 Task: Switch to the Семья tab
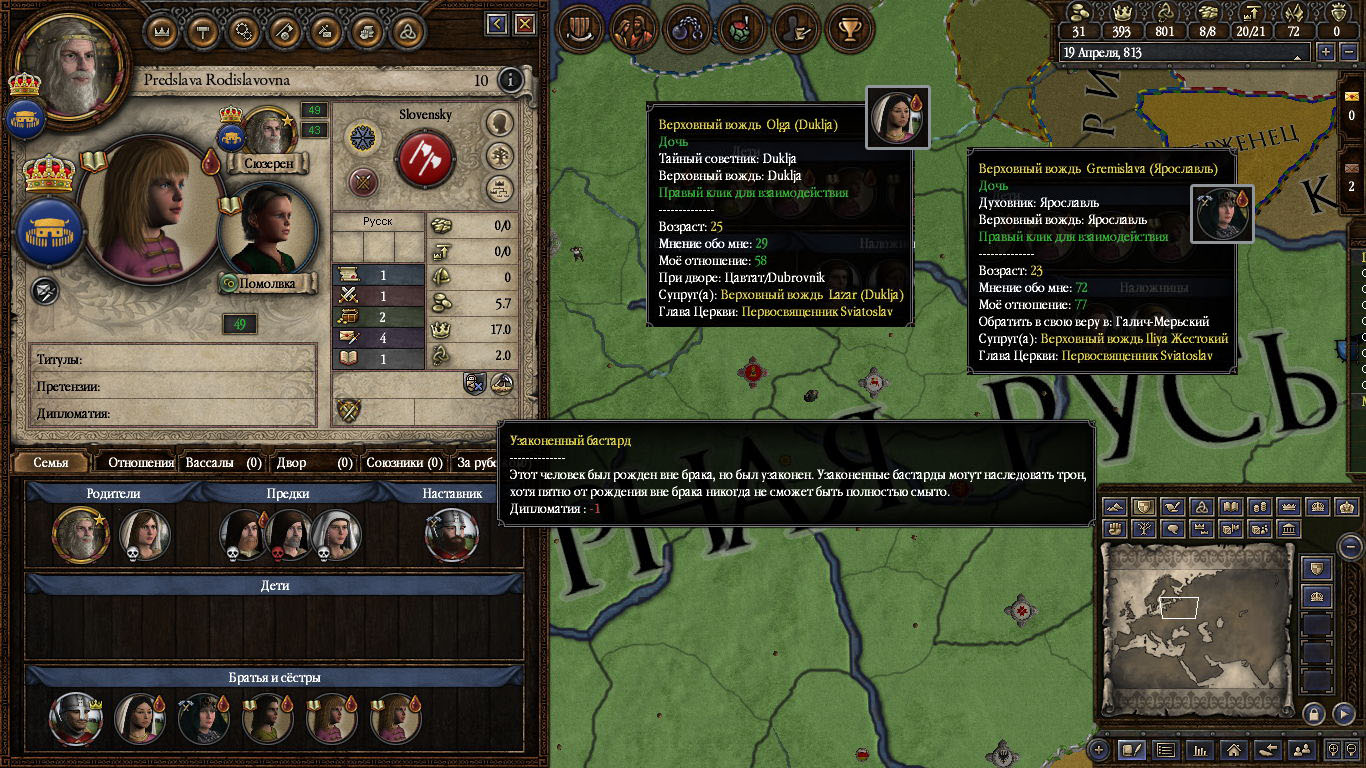[51, 463]
